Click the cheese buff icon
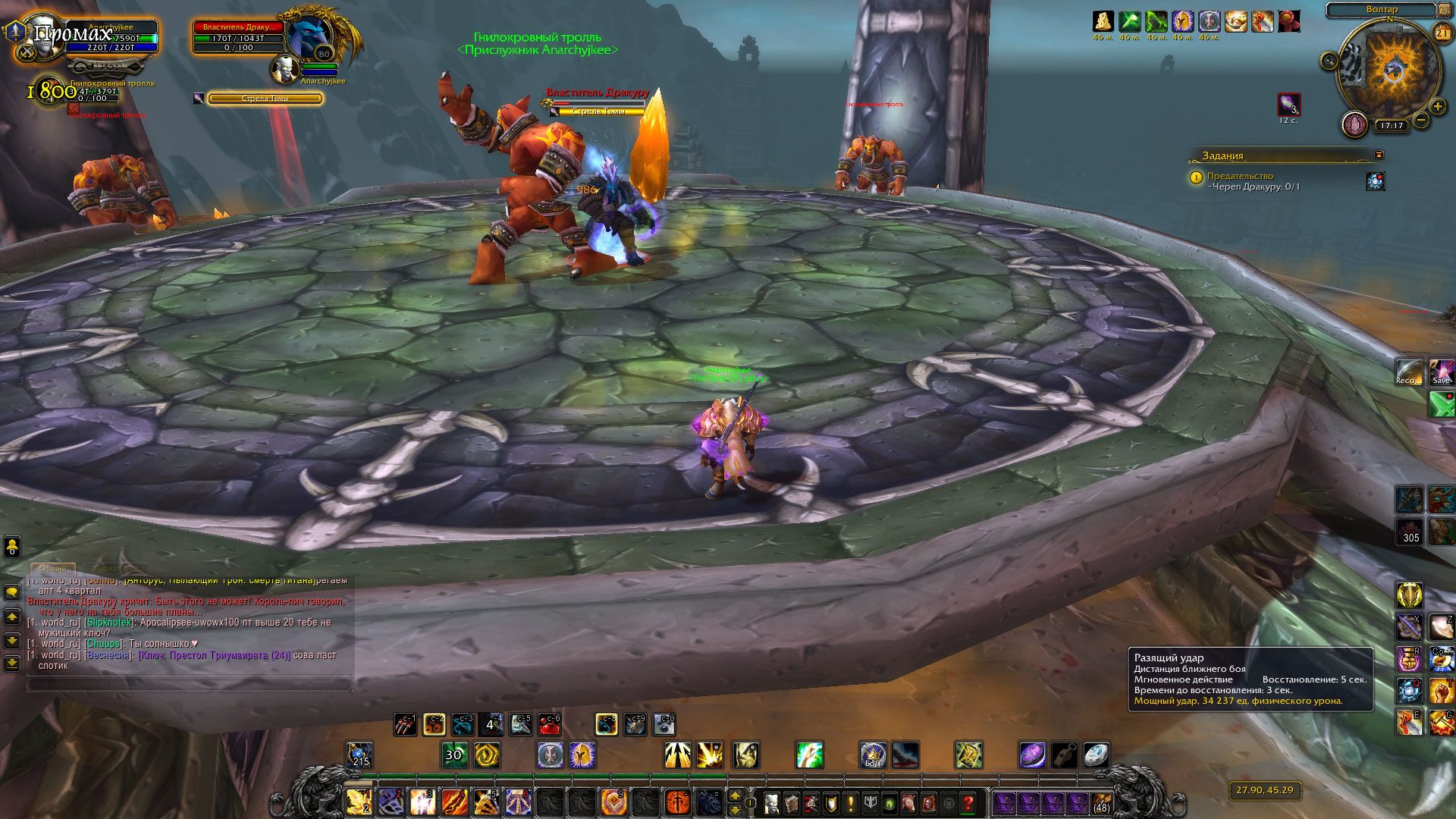1456x819 pixels. pyautogui.click(x=1103, y=21)
